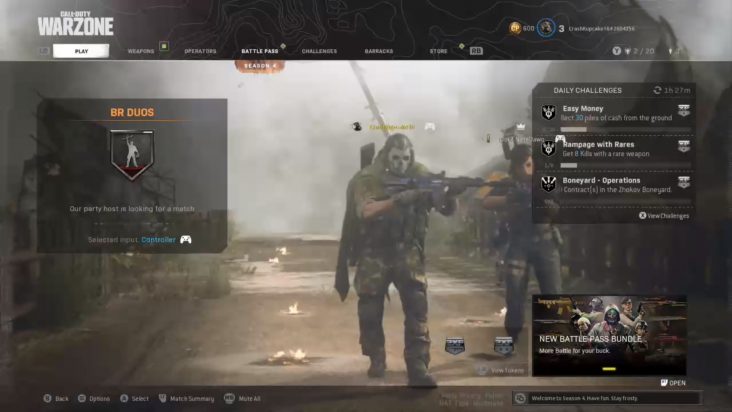Open the Barracks tab
This screenshot has width=732, height=412.
[379, 51]
